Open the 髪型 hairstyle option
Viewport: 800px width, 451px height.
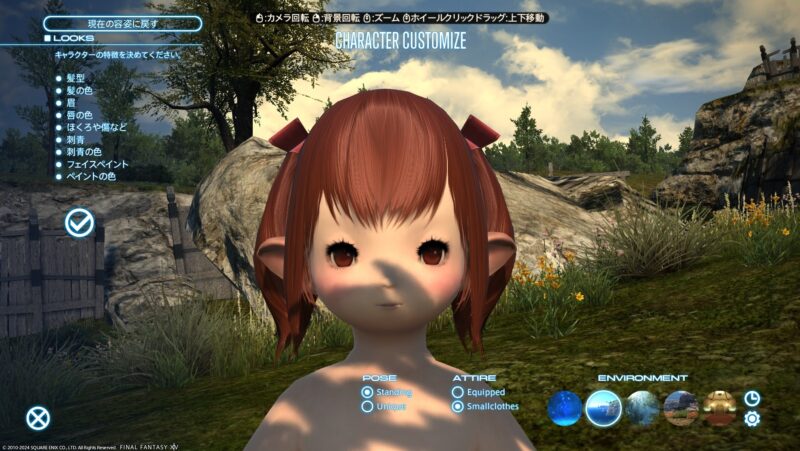tap(78, 78)
